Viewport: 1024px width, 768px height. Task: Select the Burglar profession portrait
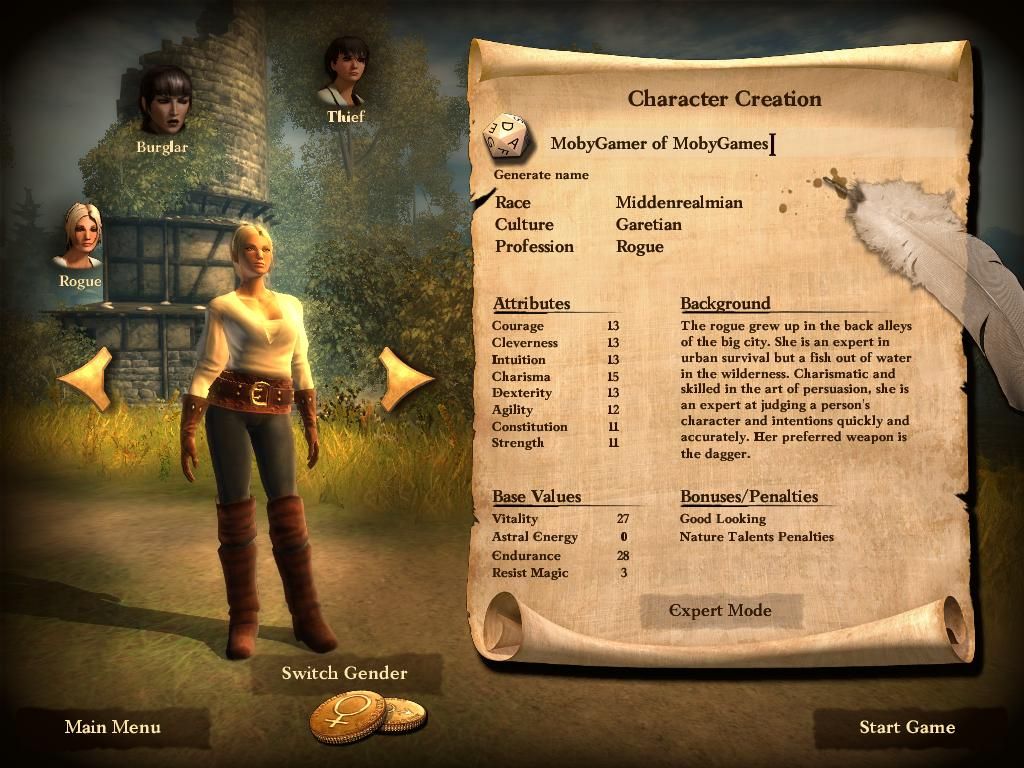pos(165,102)
